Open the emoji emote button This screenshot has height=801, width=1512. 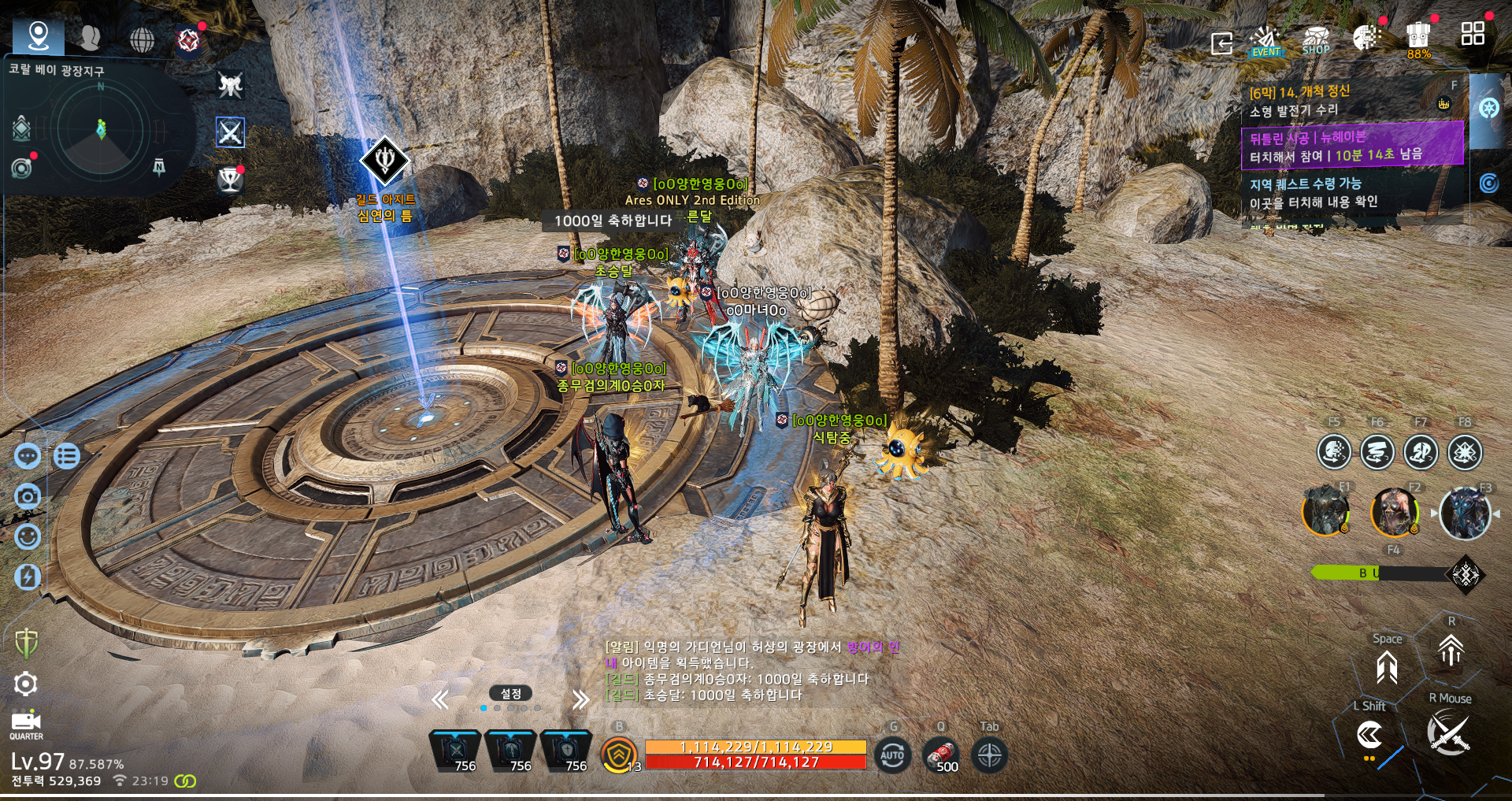pos(28,536)
